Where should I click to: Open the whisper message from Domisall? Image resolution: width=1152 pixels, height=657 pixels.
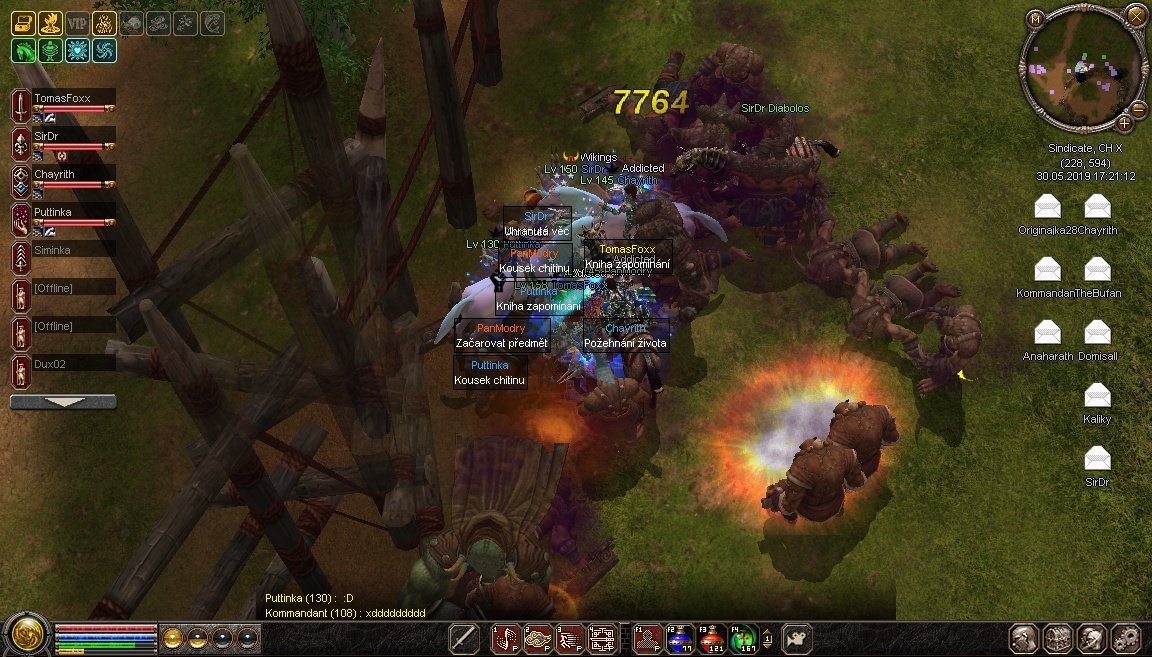[1097, 332]
